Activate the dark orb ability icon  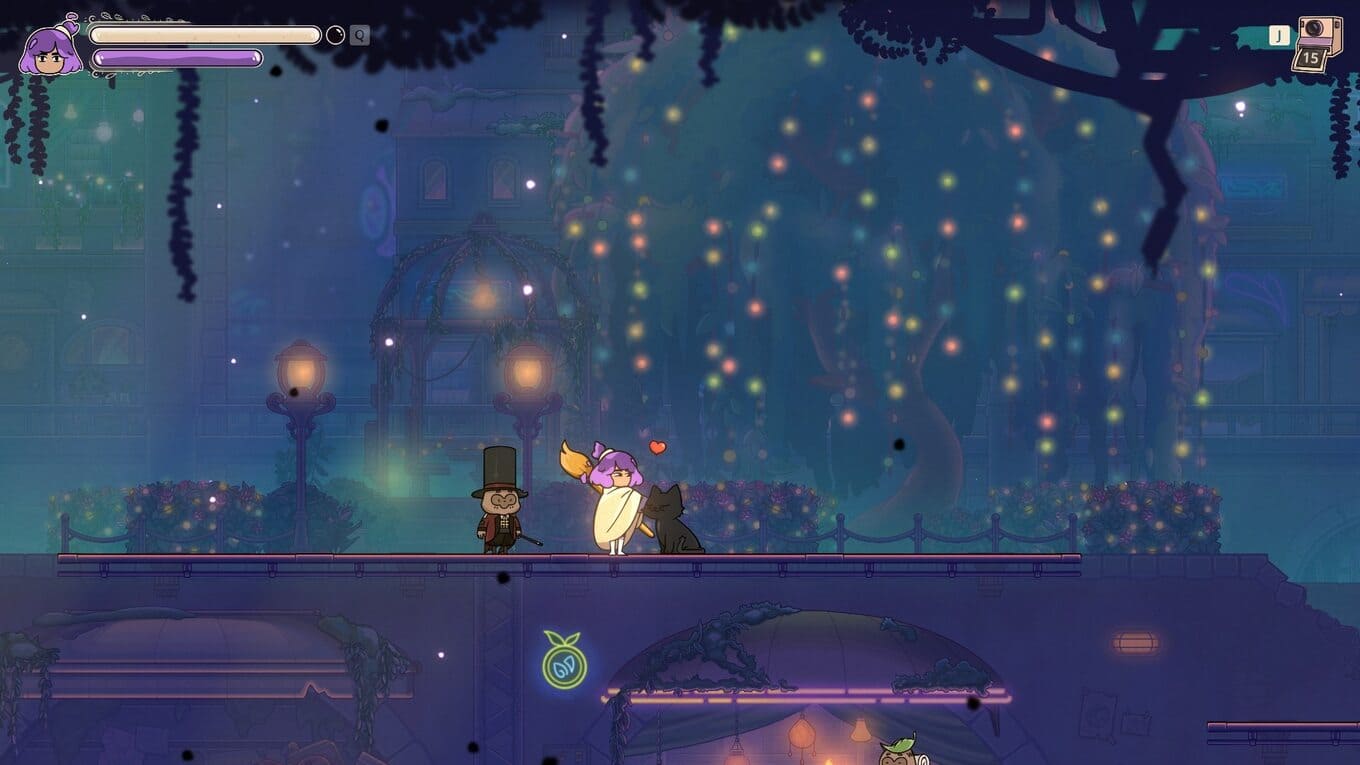[x=336, y=35]
